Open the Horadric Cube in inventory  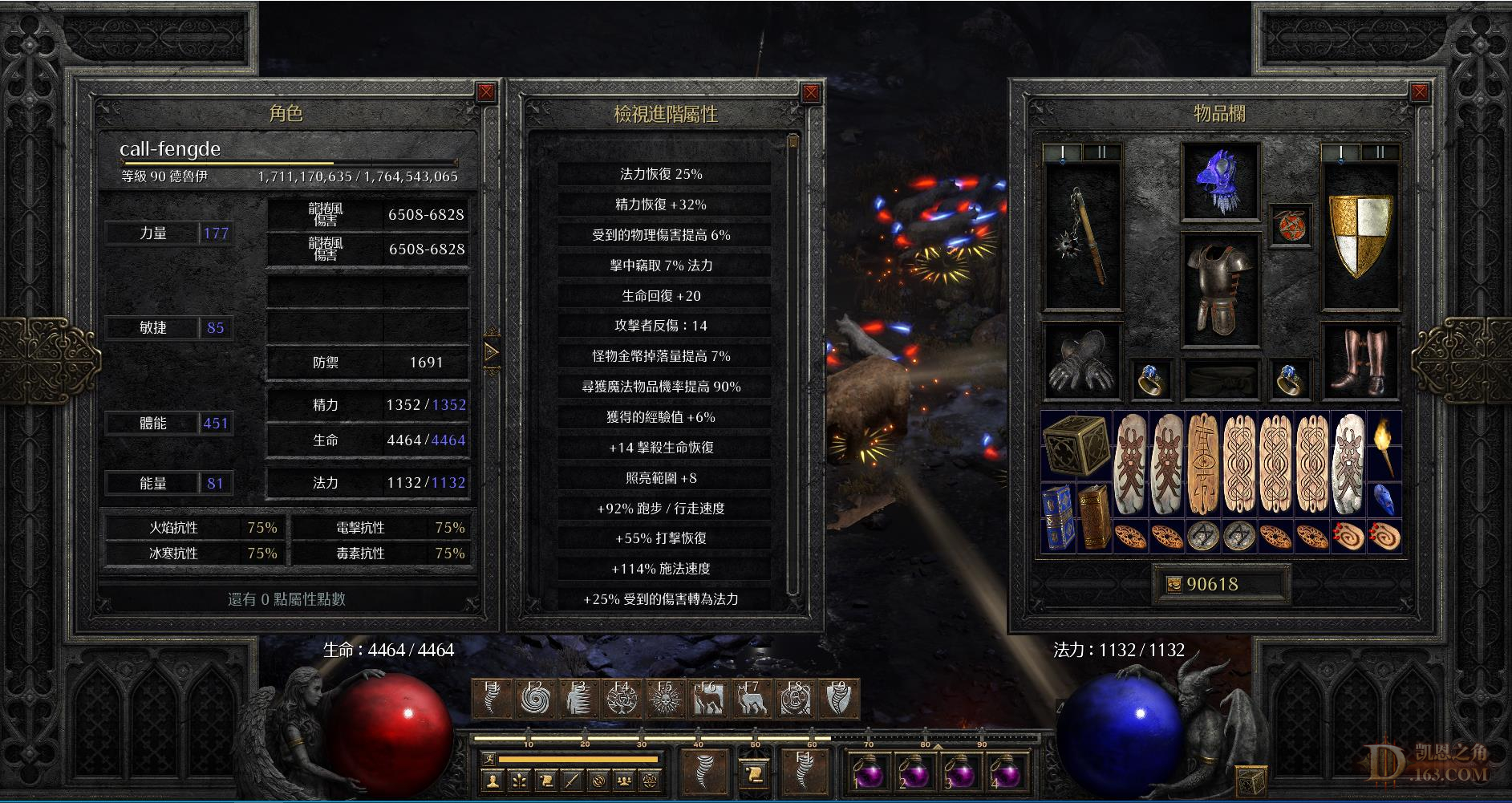(1075, 445)
